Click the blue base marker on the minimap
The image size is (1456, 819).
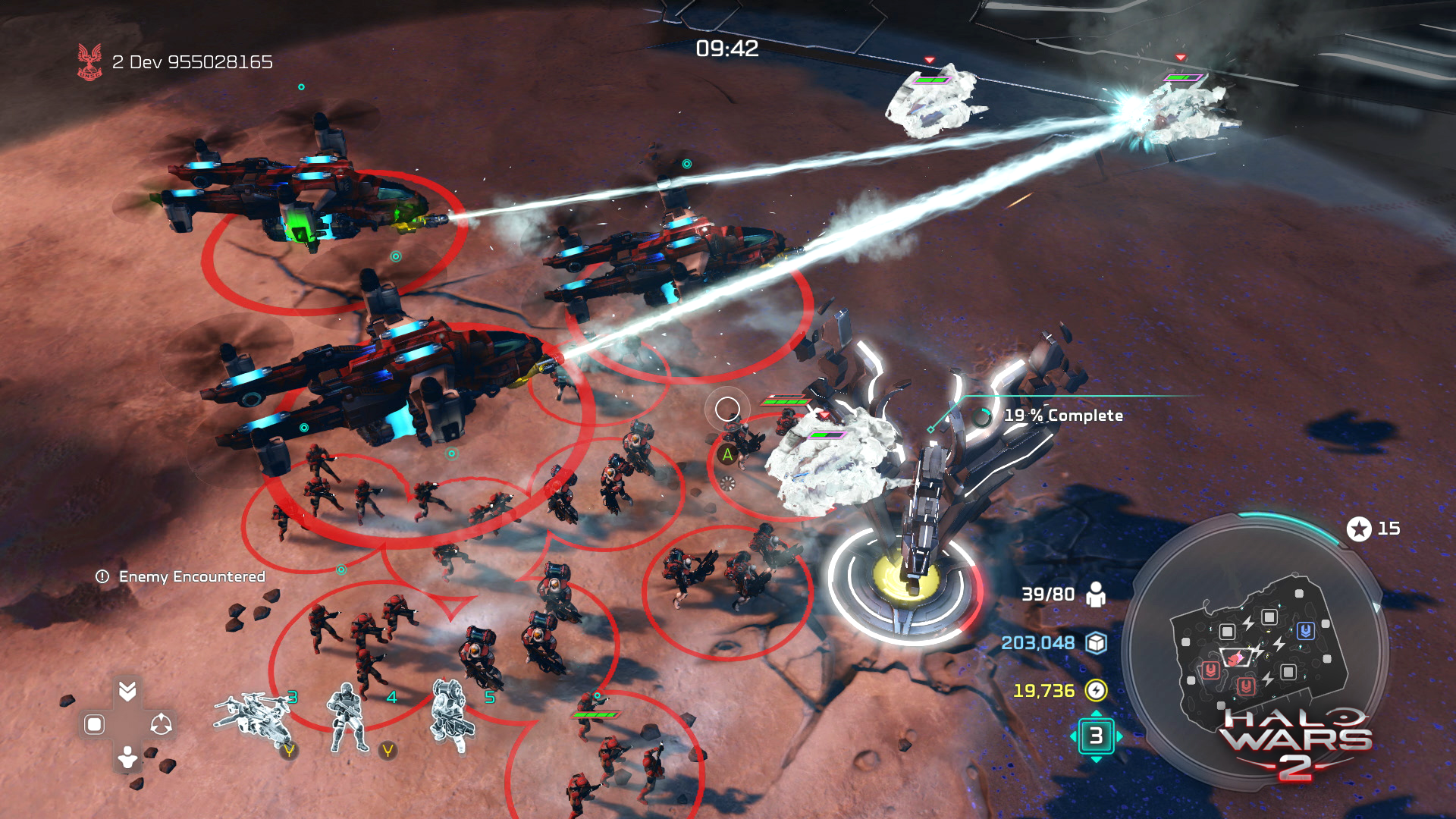tap(1305, 630)
